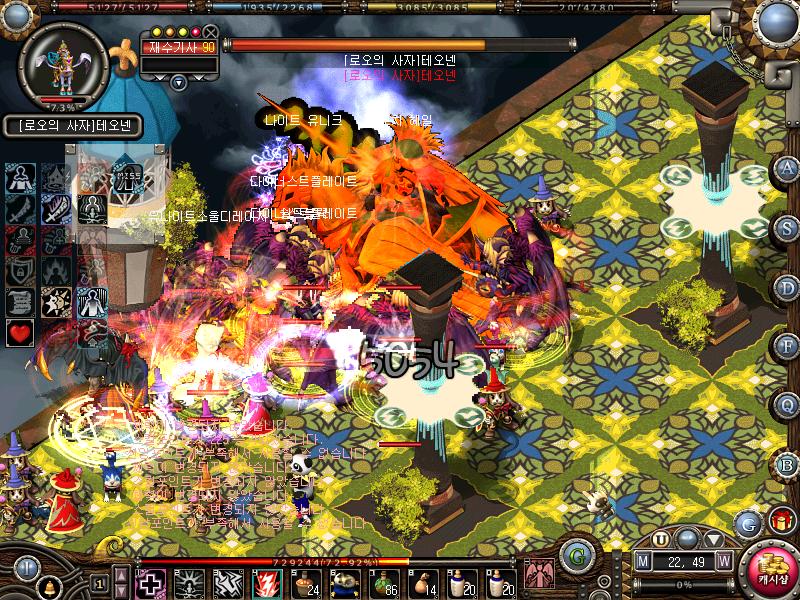
Task: Toggle the M map button
Action: coord(644,560)
